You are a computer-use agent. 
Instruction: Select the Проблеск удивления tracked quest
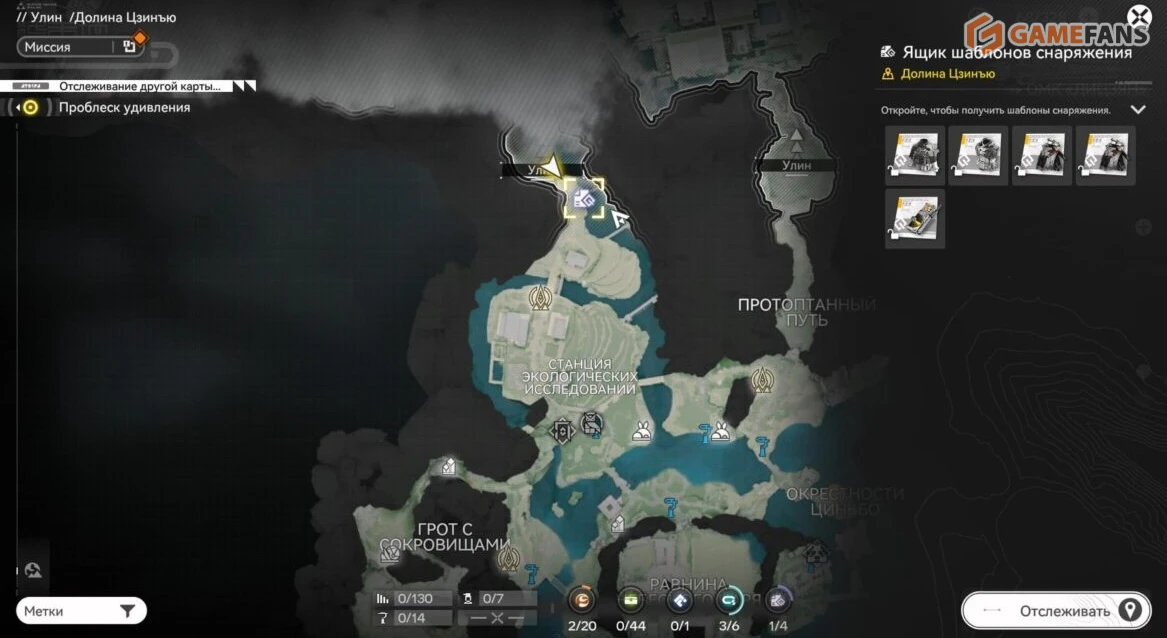123,107
